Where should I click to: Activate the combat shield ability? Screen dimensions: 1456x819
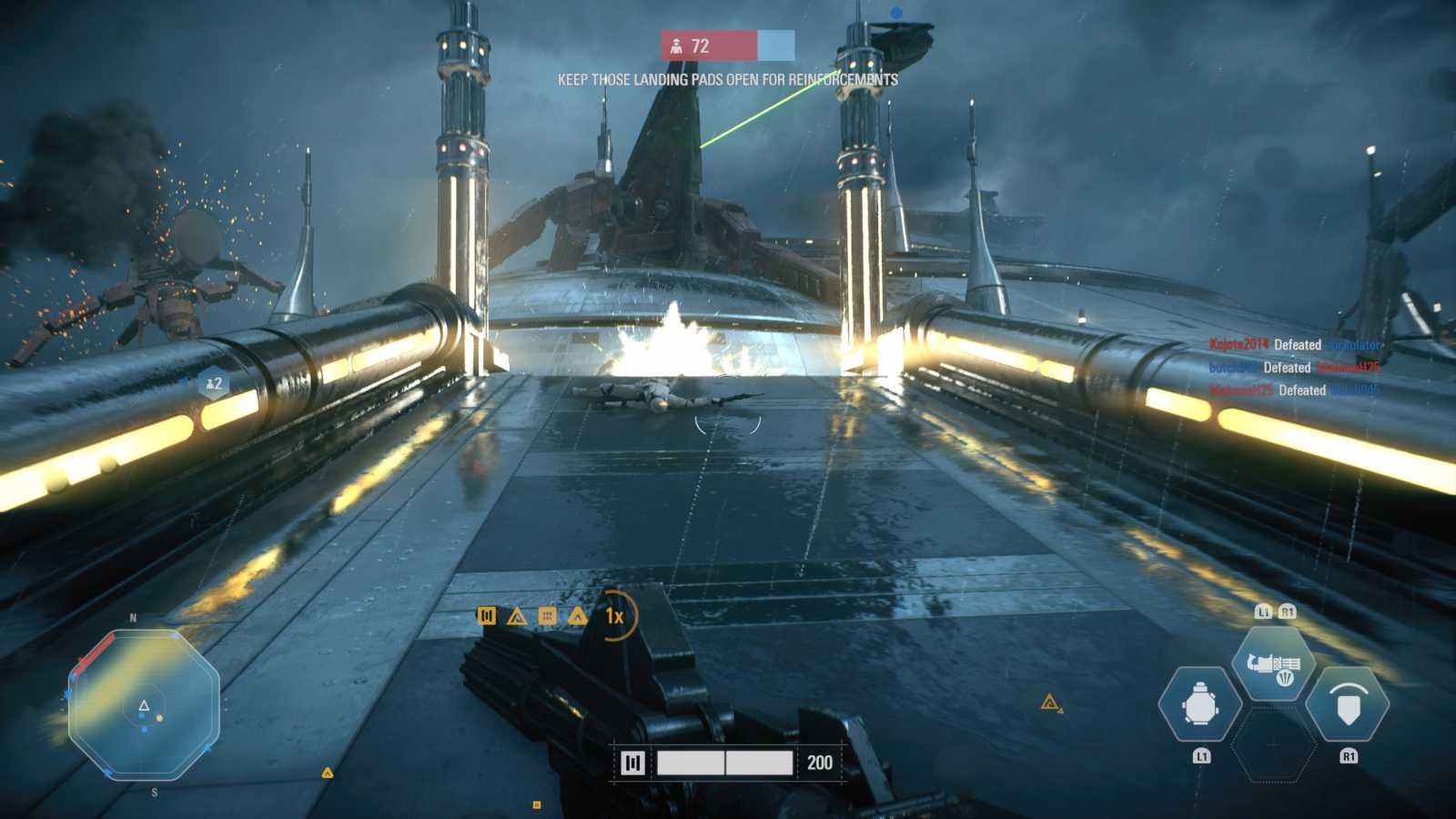(x=1348, y=703)
